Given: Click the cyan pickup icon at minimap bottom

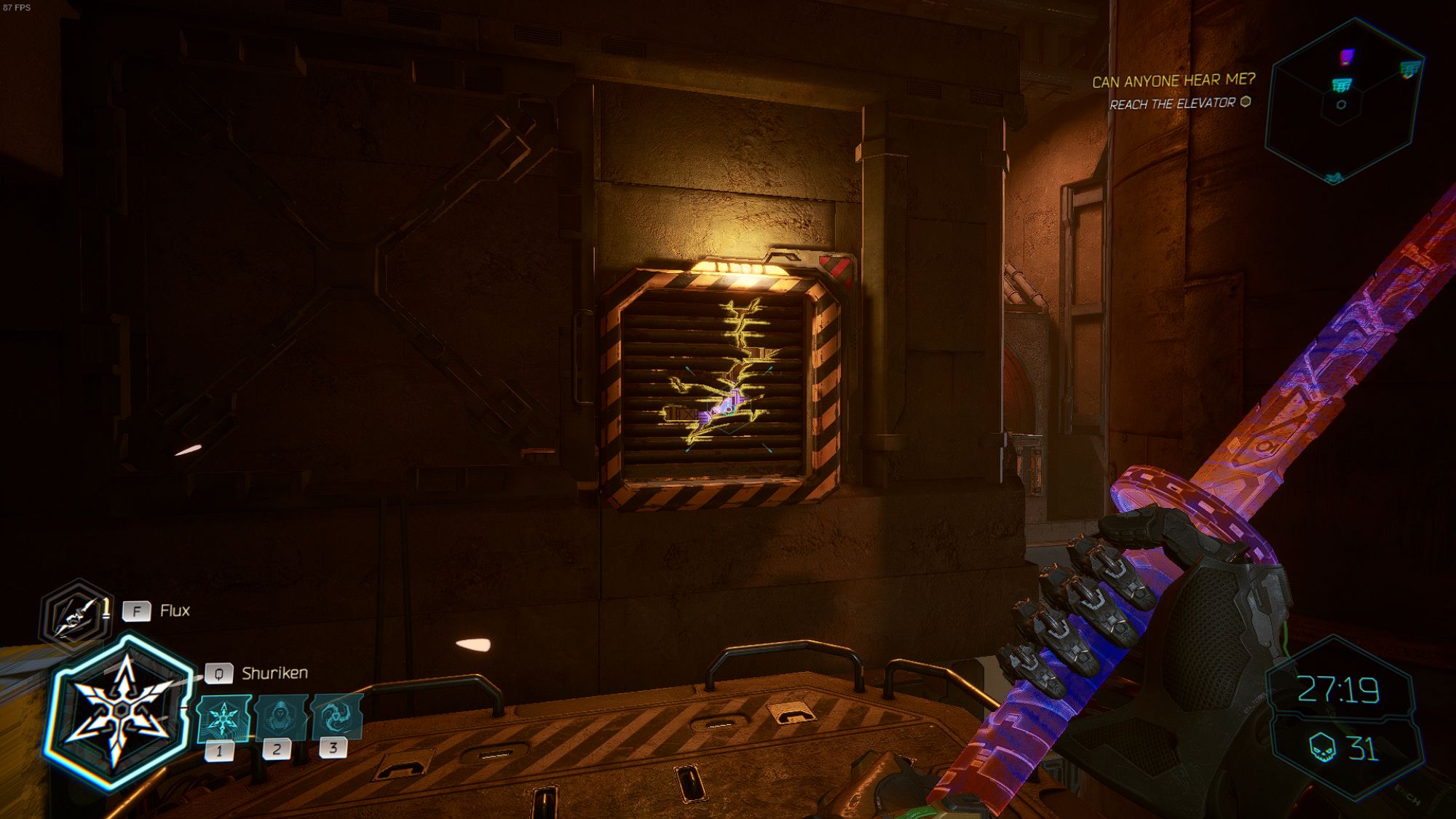Looking at the screenshot, I should coord(1333,176).
